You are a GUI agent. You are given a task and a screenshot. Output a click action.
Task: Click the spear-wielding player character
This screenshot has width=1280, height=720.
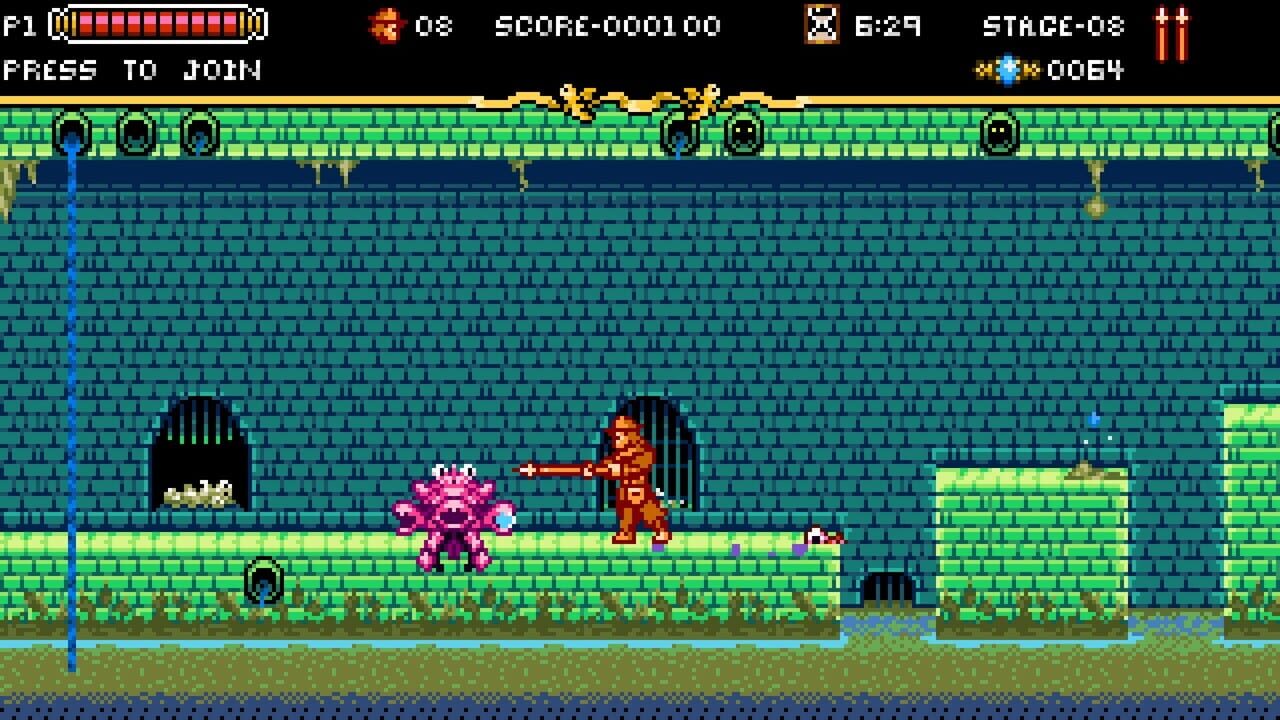630,480
